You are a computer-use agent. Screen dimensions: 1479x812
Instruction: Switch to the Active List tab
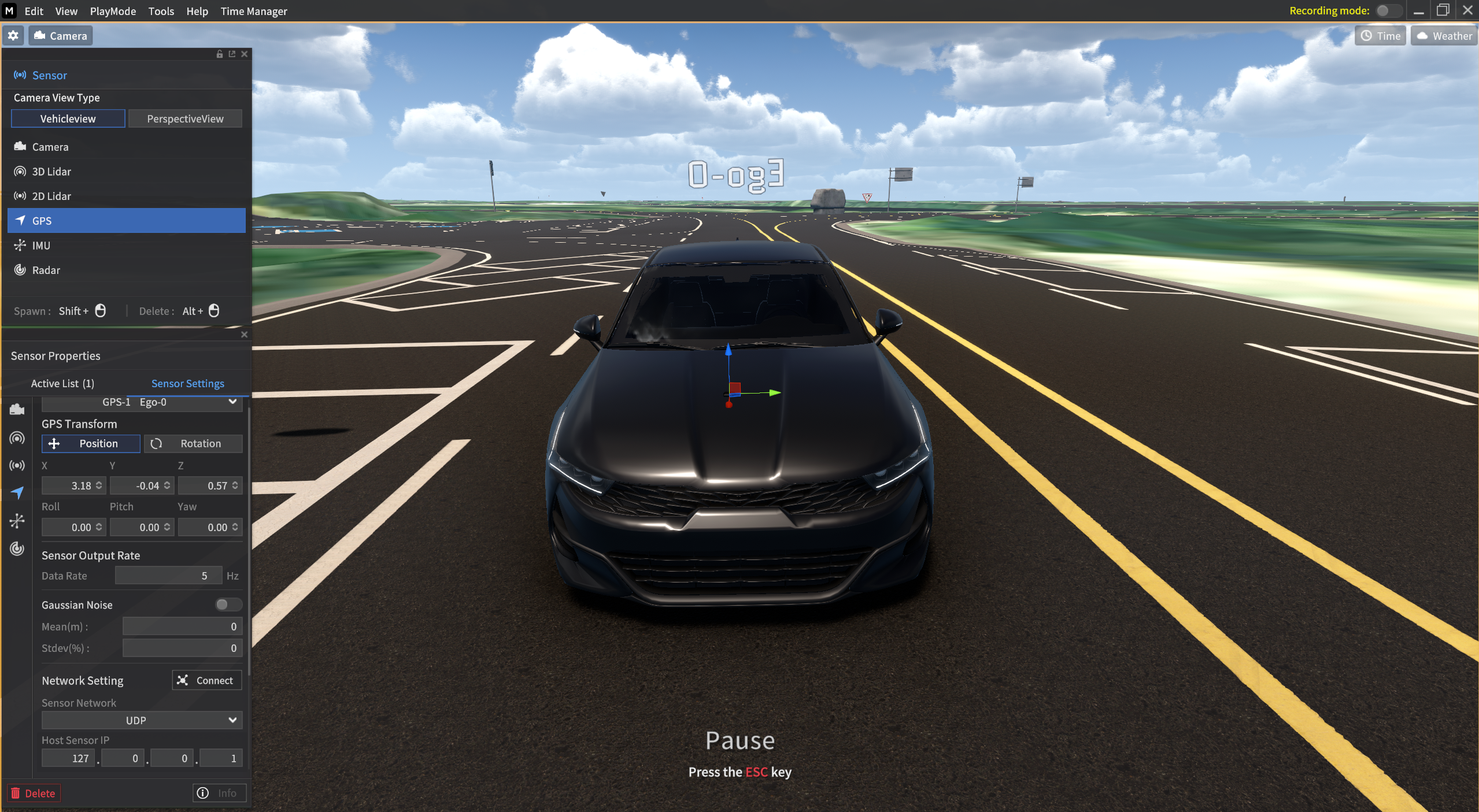[62, 383]
